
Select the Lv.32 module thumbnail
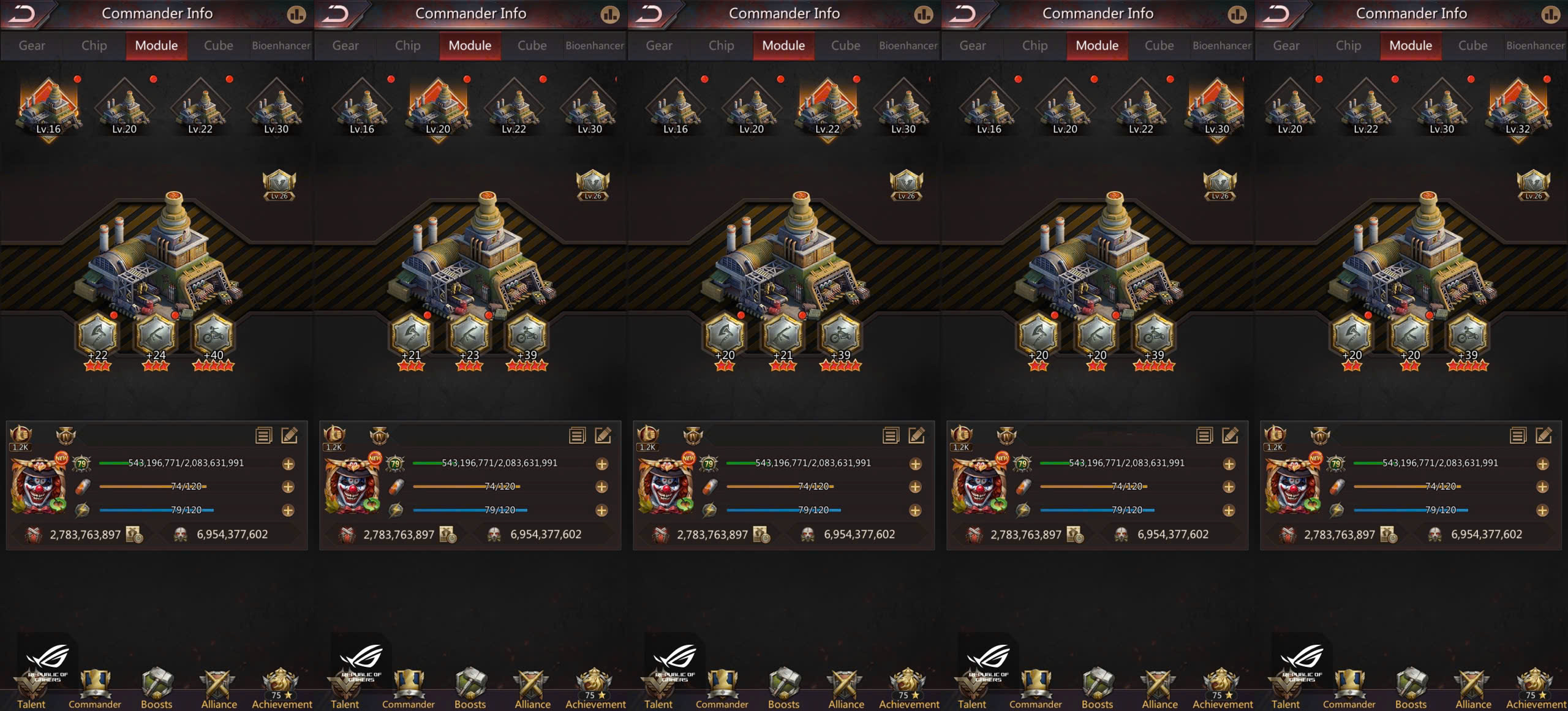pyautogui.click(x=1518, y=108)
